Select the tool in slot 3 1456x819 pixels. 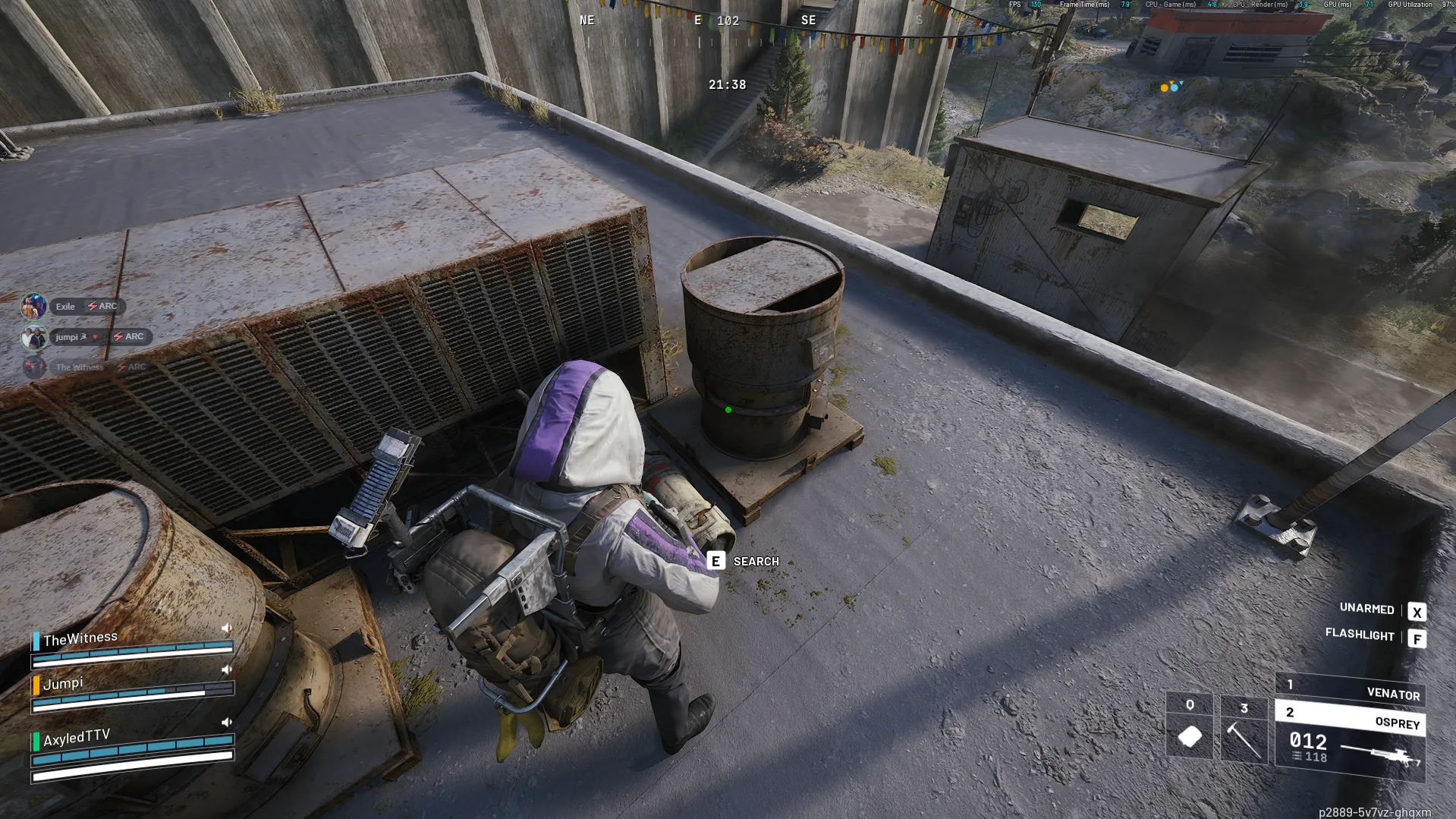[x=1244, y=729]
